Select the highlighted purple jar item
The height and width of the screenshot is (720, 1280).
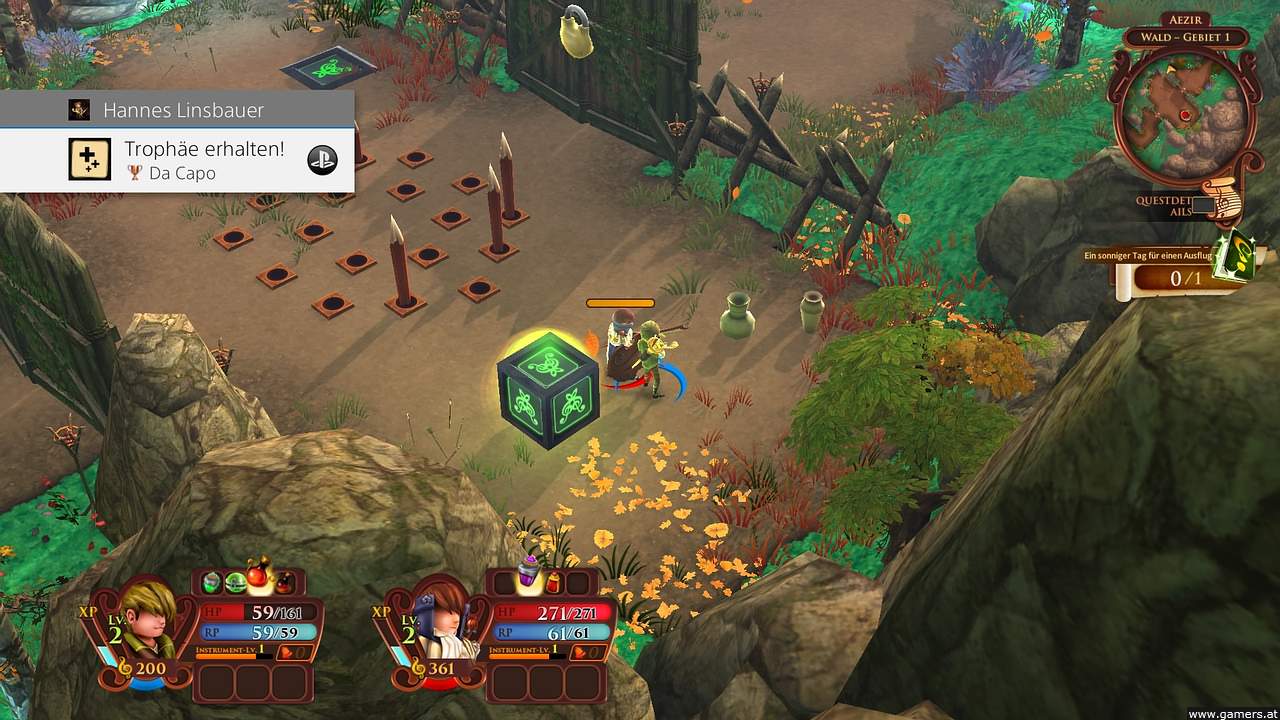pos(529,578)
